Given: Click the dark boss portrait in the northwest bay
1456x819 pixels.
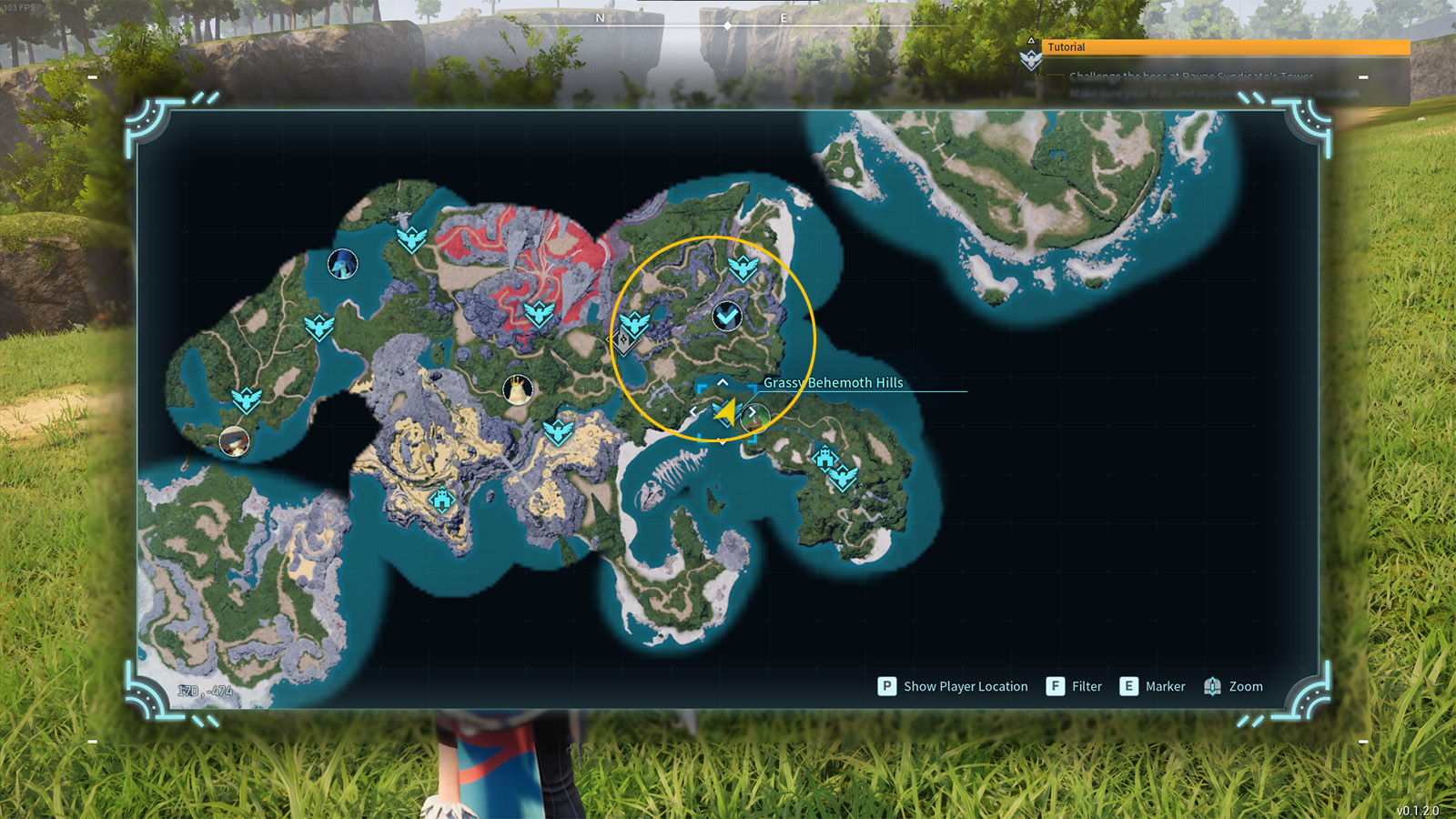Looking at the screenshot, I should tap(341, 264).
